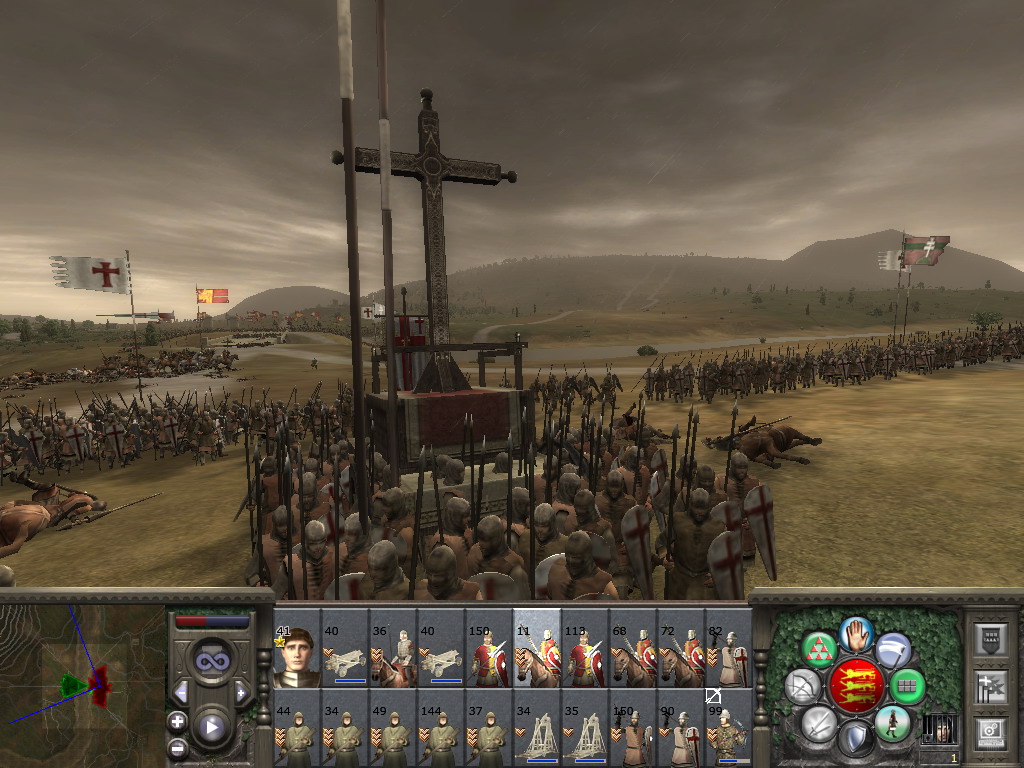Toggle fire-at-will bow icon
This screenshot has width=1024, height=768.
[801, 686]
